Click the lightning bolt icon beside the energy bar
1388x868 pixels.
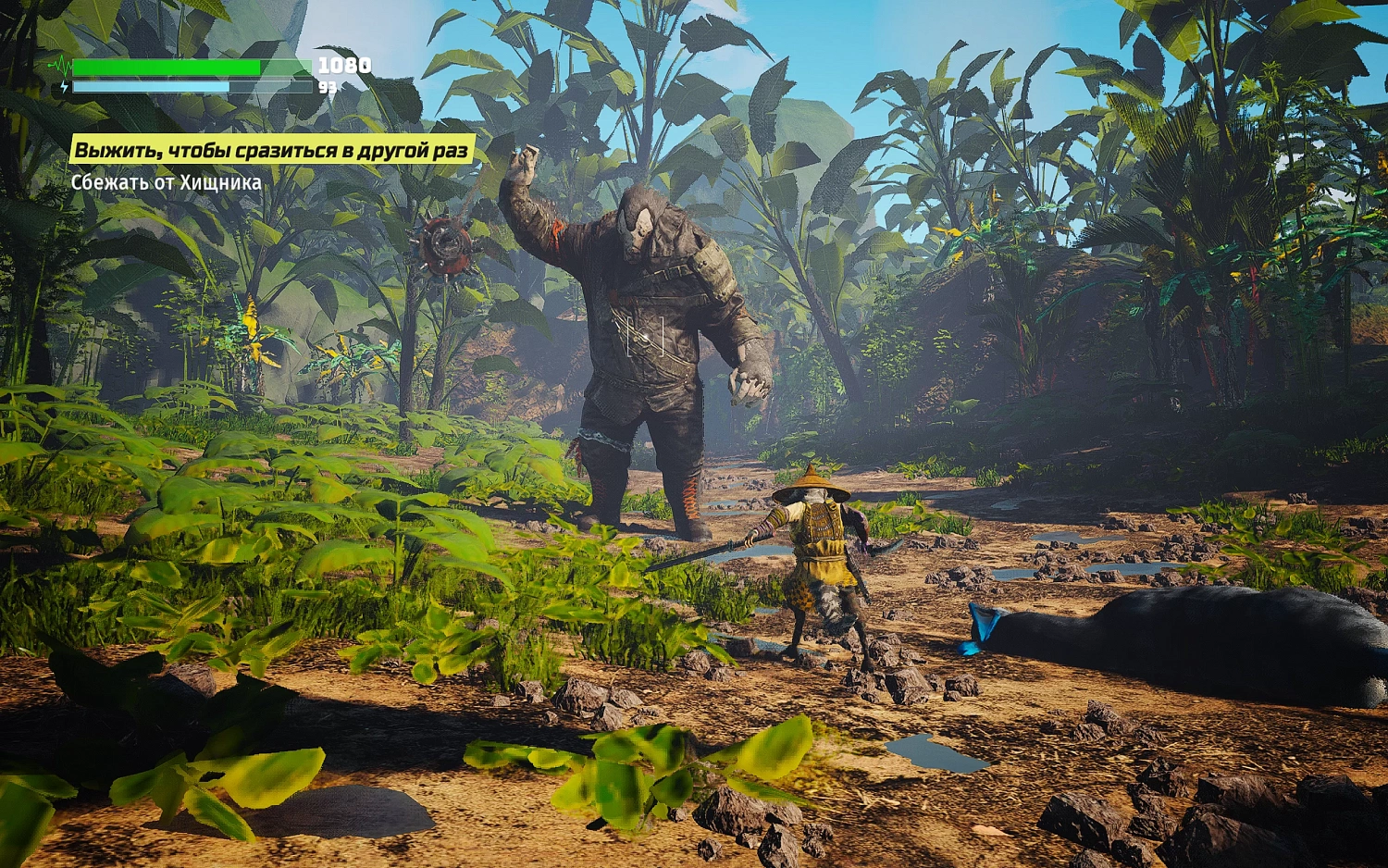[64, 88]
